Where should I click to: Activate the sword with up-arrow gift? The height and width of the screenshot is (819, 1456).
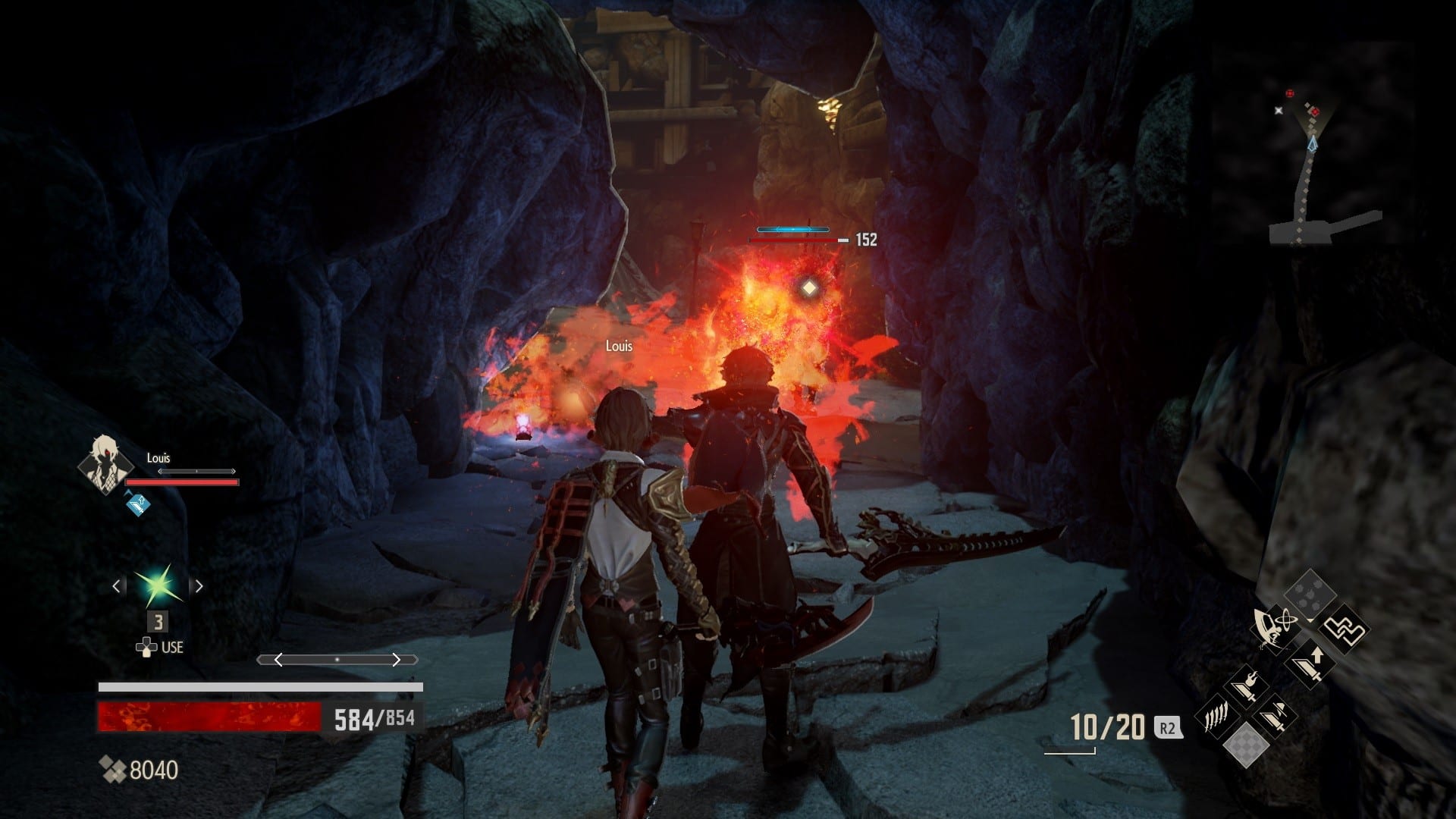[x=1309, y=664]
